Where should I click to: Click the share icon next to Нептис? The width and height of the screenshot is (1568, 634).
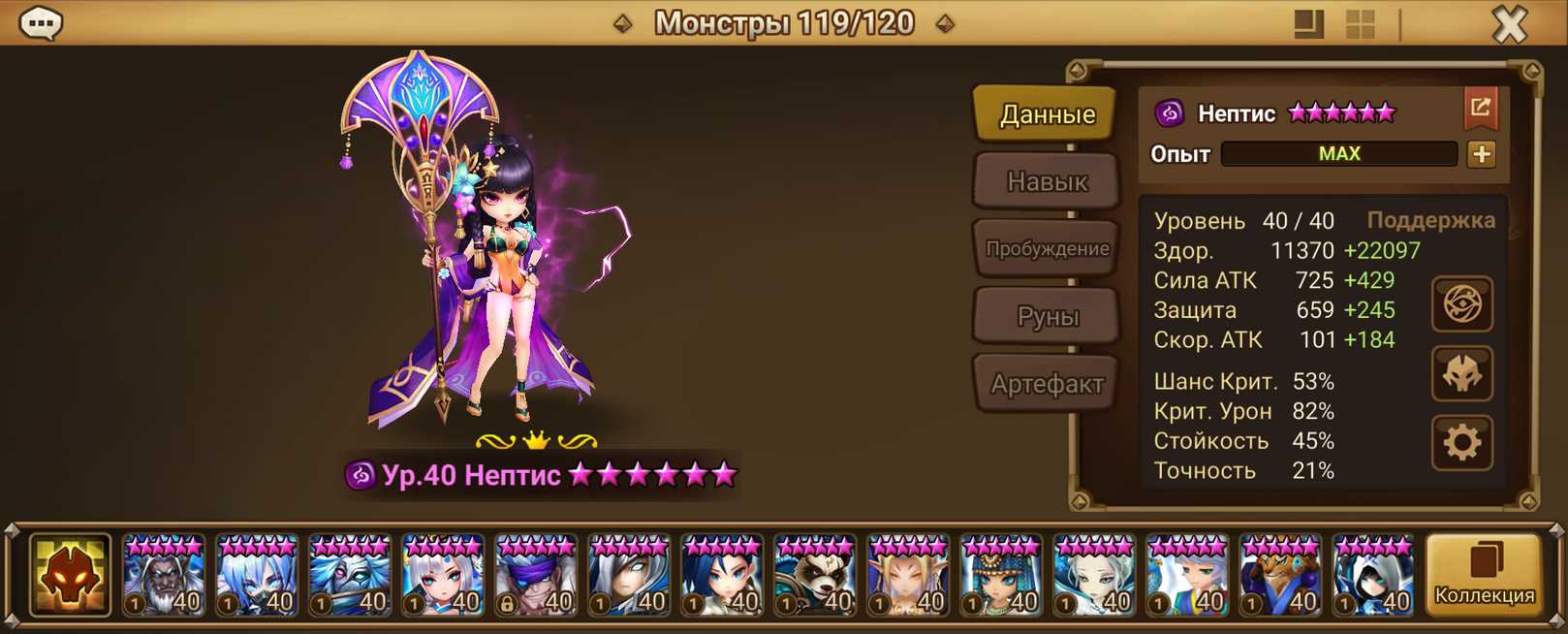click(x=1480, y=108)
